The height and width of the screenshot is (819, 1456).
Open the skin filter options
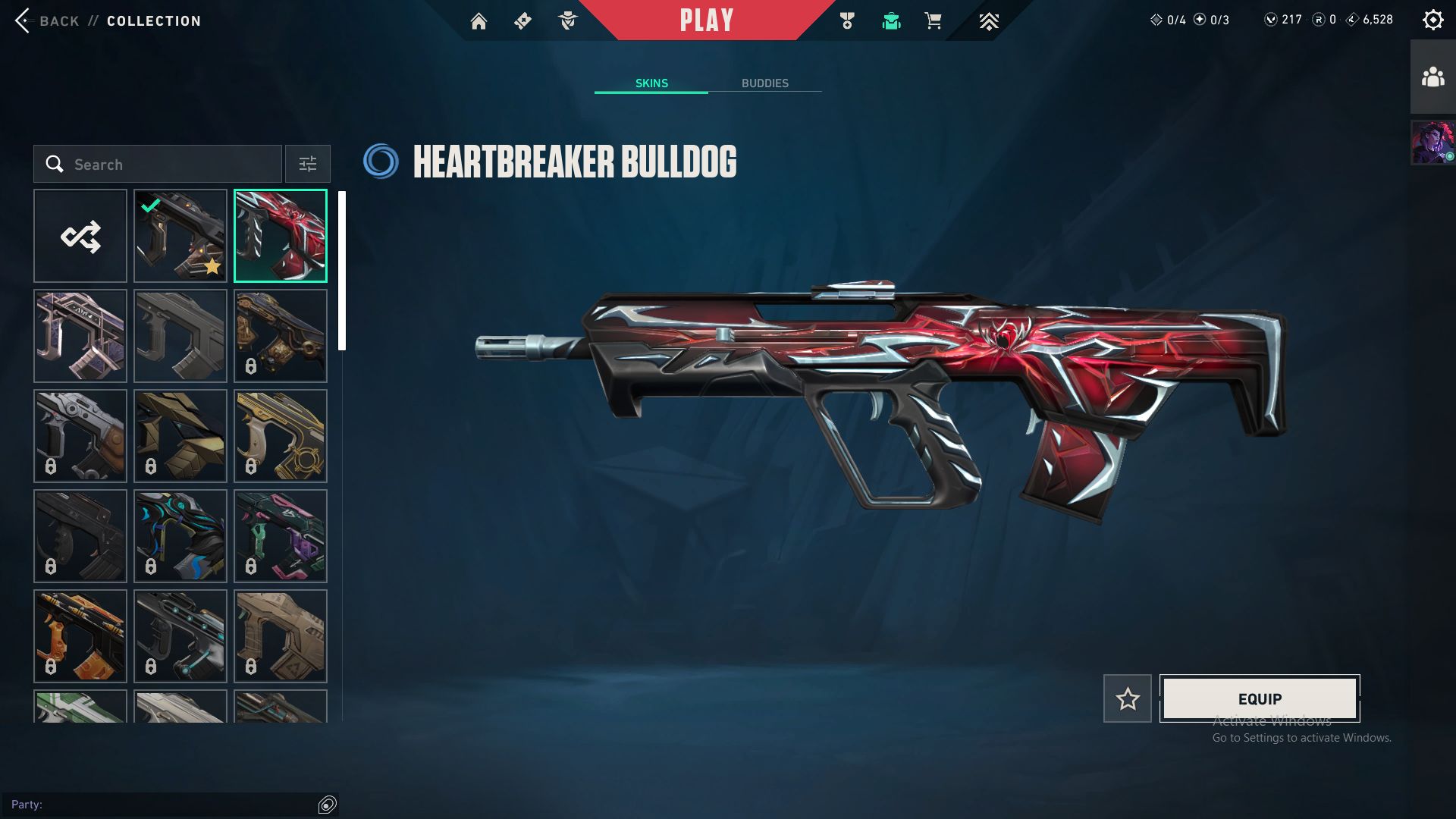pyautogui.click(x=308, y=165)
